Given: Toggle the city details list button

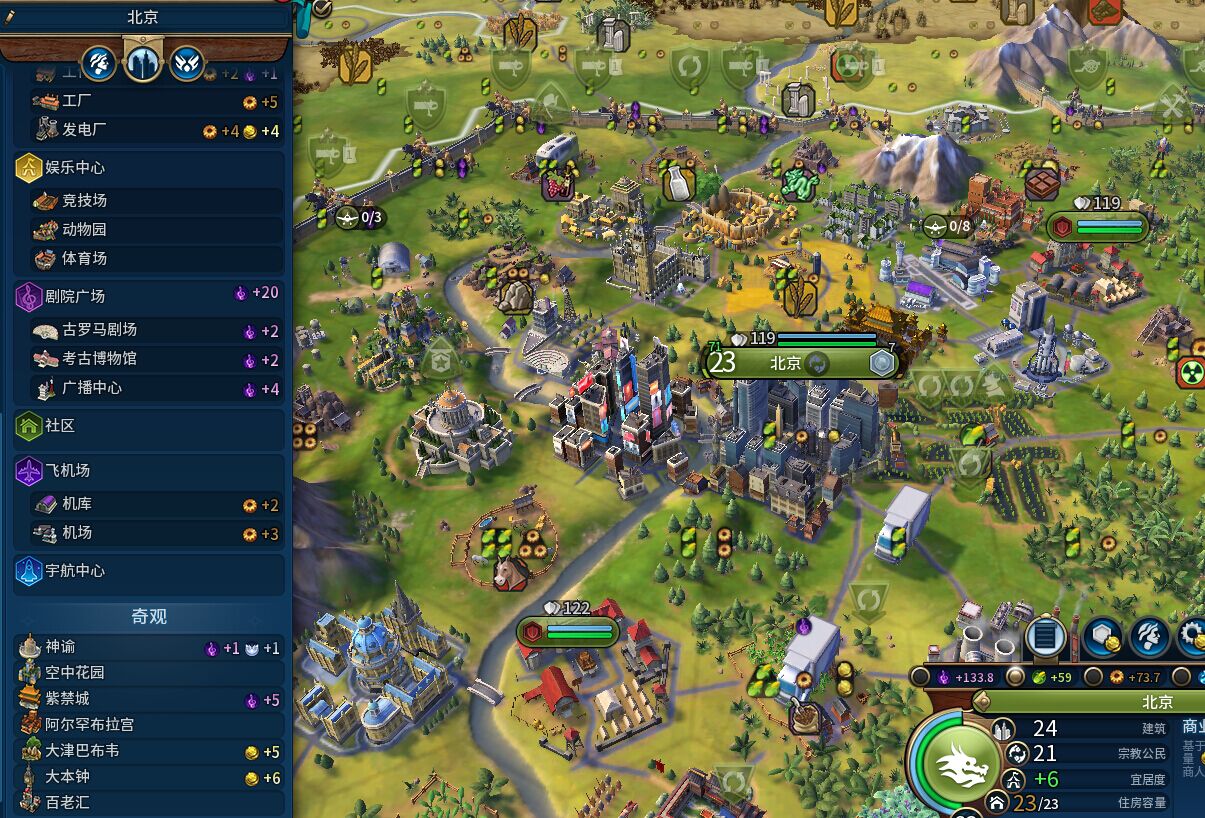Looking at the screenshot, I should (1045, 636).
